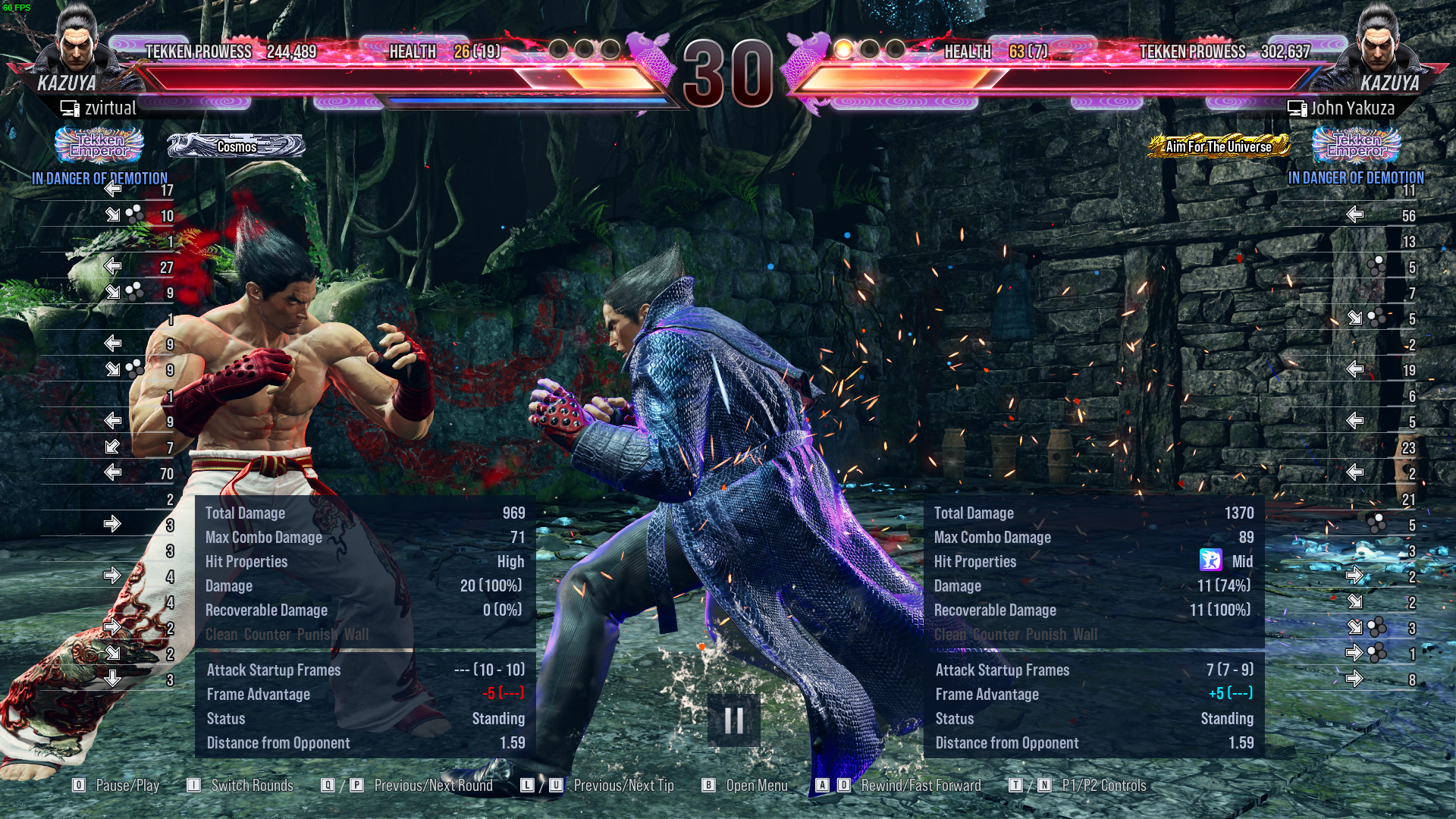Click Previous Tip in the bottom bar
Screen dimensions: 1456x819
tap(527, 786)
